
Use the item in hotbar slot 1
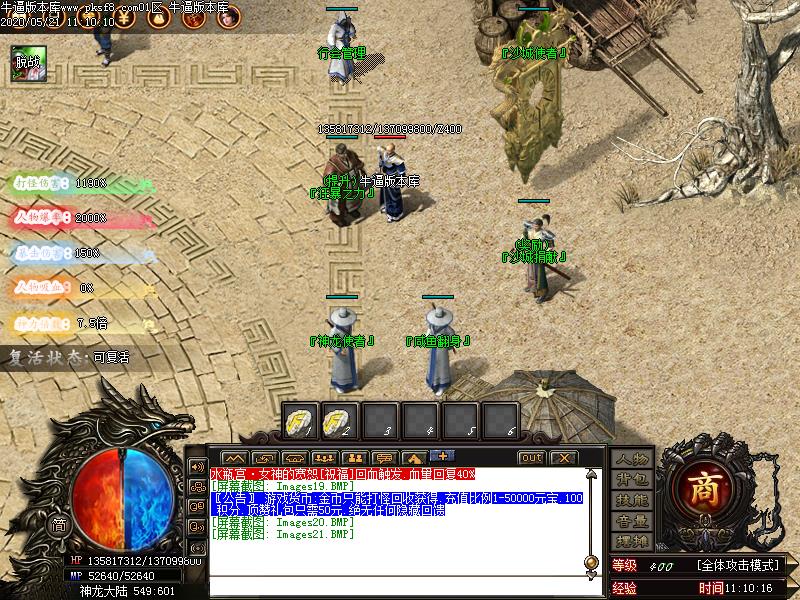click(301, 420)
